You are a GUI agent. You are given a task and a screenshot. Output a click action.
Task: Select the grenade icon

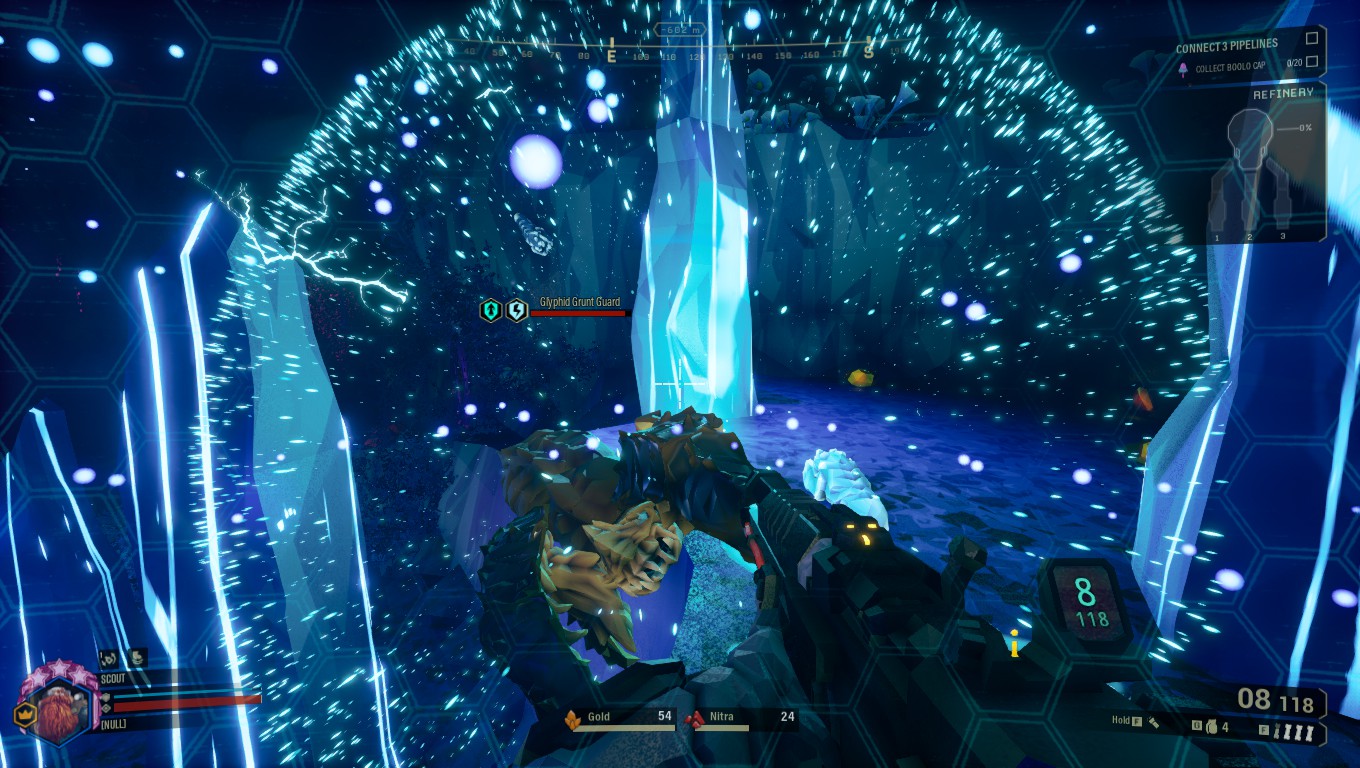(1211, 728)
